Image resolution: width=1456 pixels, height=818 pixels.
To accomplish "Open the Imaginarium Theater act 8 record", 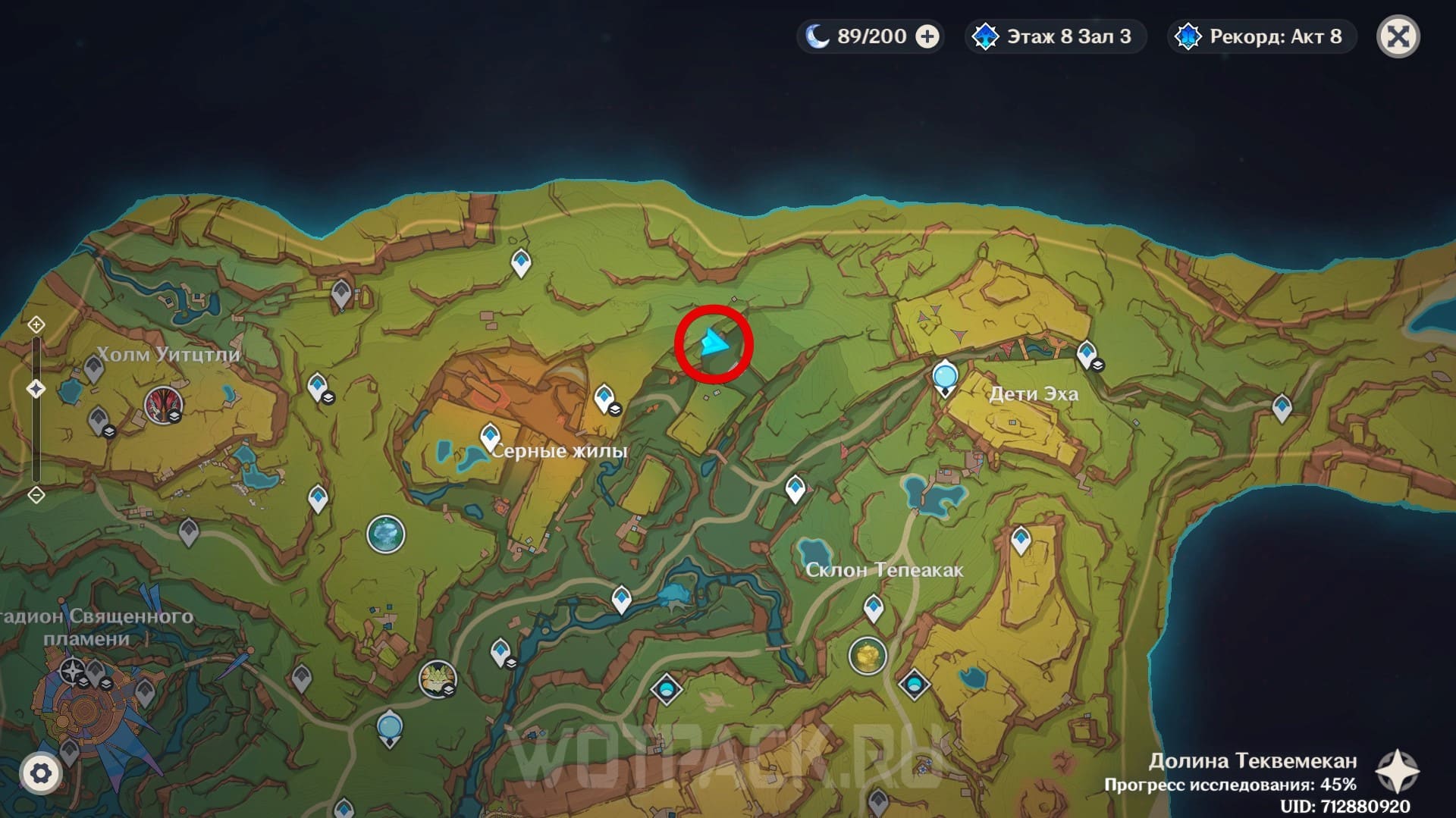I will coord(1262,36).
